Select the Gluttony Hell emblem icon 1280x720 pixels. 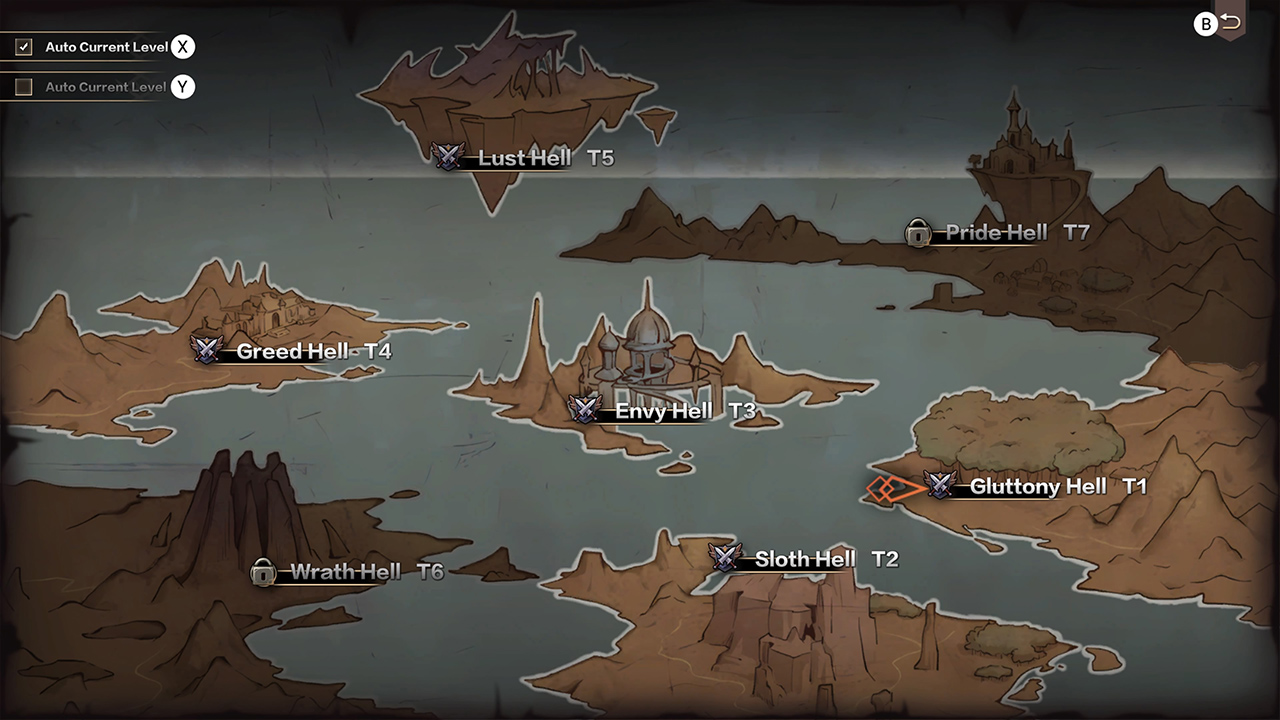click(937, 487)
